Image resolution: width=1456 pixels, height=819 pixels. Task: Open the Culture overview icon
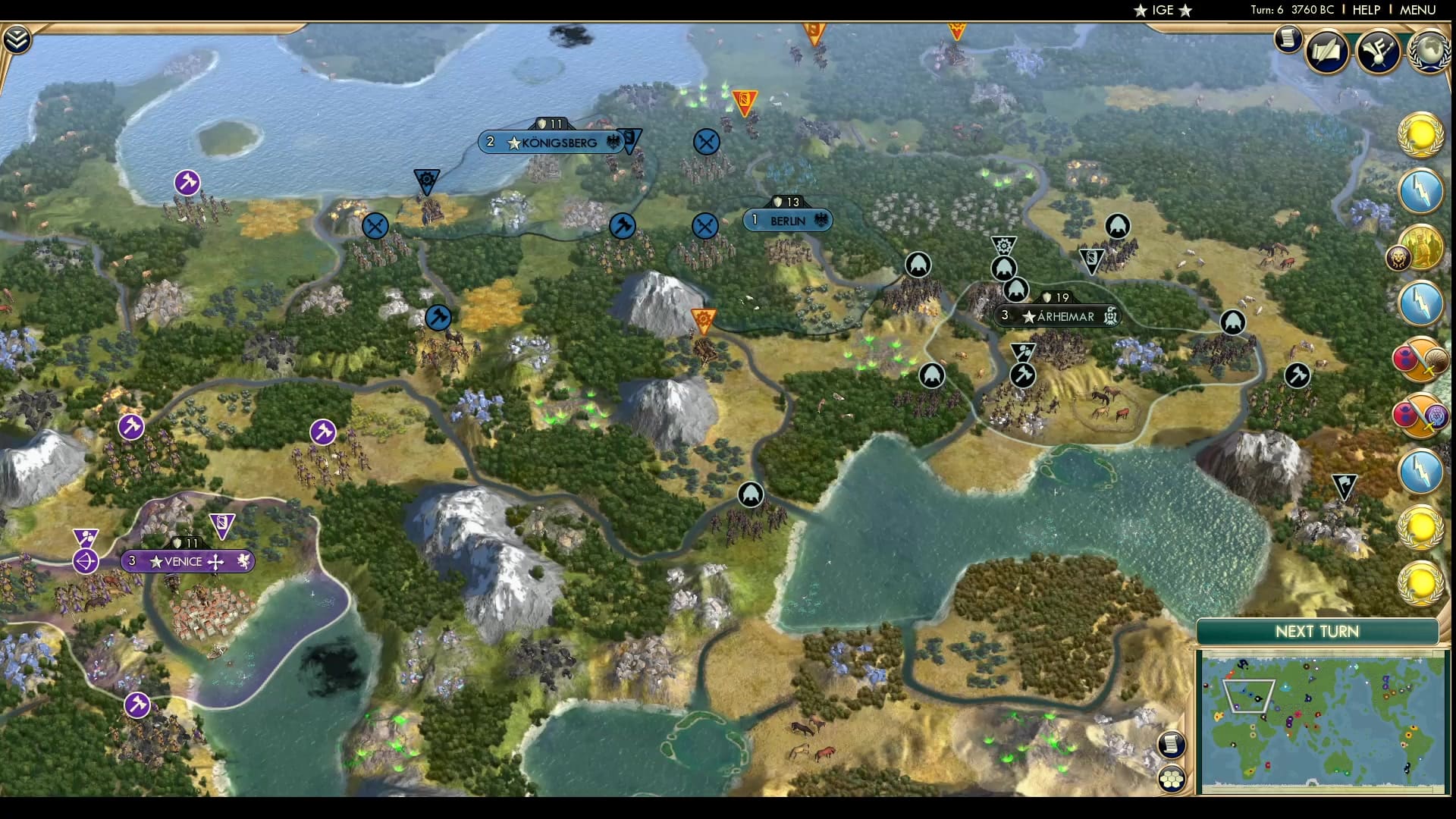(1379, 51)
